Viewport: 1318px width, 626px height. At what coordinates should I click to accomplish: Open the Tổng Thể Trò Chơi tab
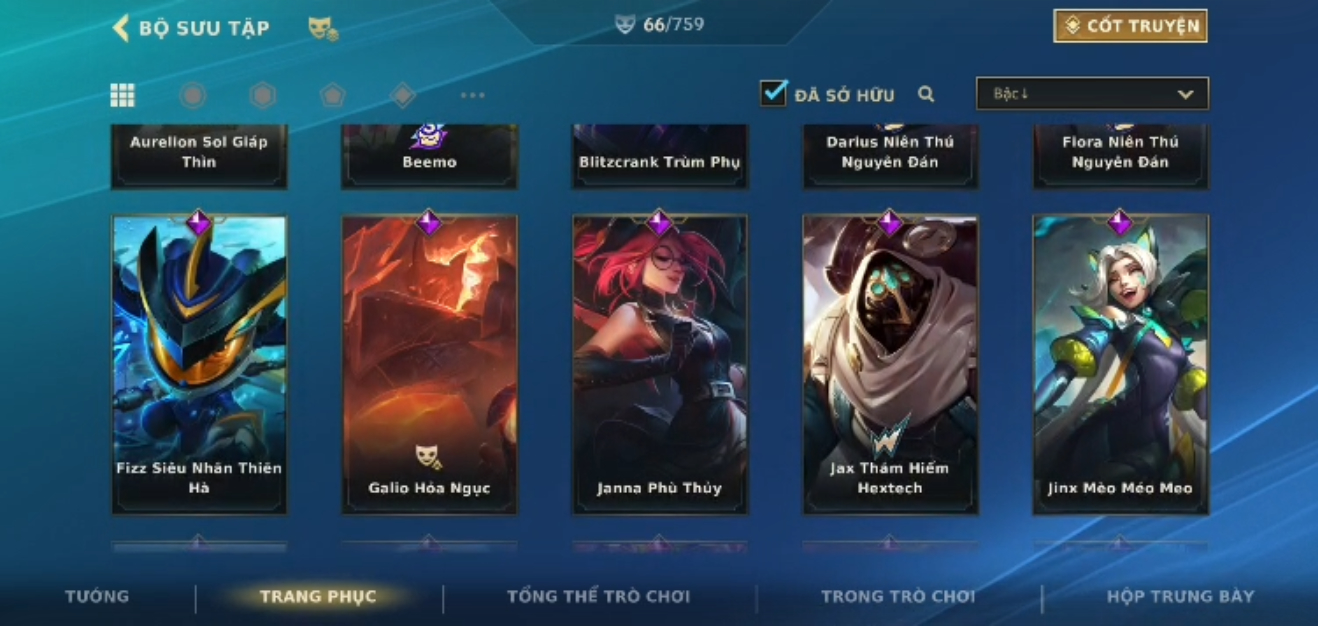click(598, 596)
